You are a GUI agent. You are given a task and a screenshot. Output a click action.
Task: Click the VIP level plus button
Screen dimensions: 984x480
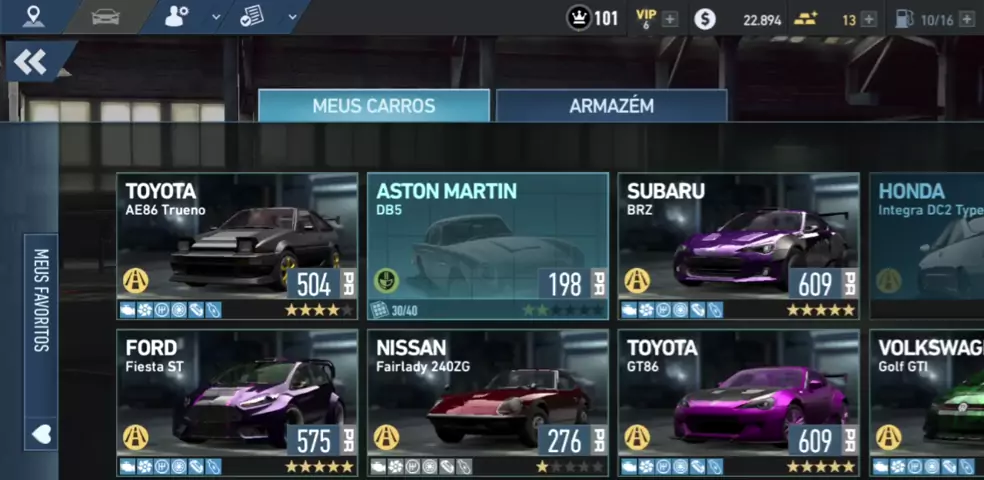click(669, 19)
